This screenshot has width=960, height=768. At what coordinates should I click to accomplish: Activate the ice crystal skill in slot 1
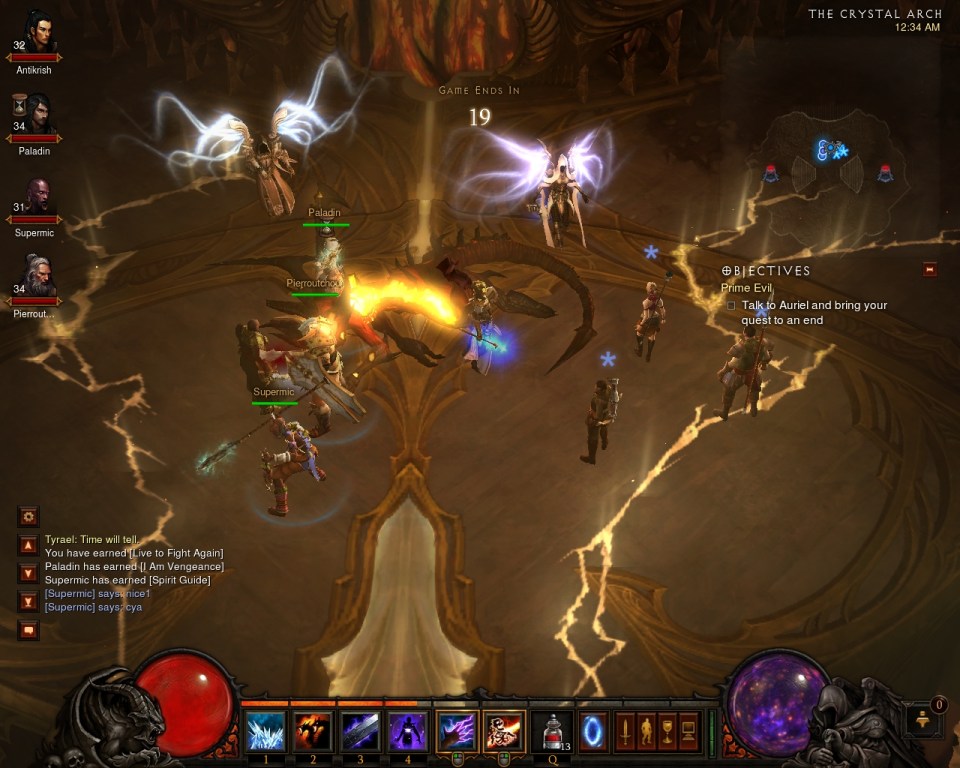pyautogui.click(x=266, y=731)
